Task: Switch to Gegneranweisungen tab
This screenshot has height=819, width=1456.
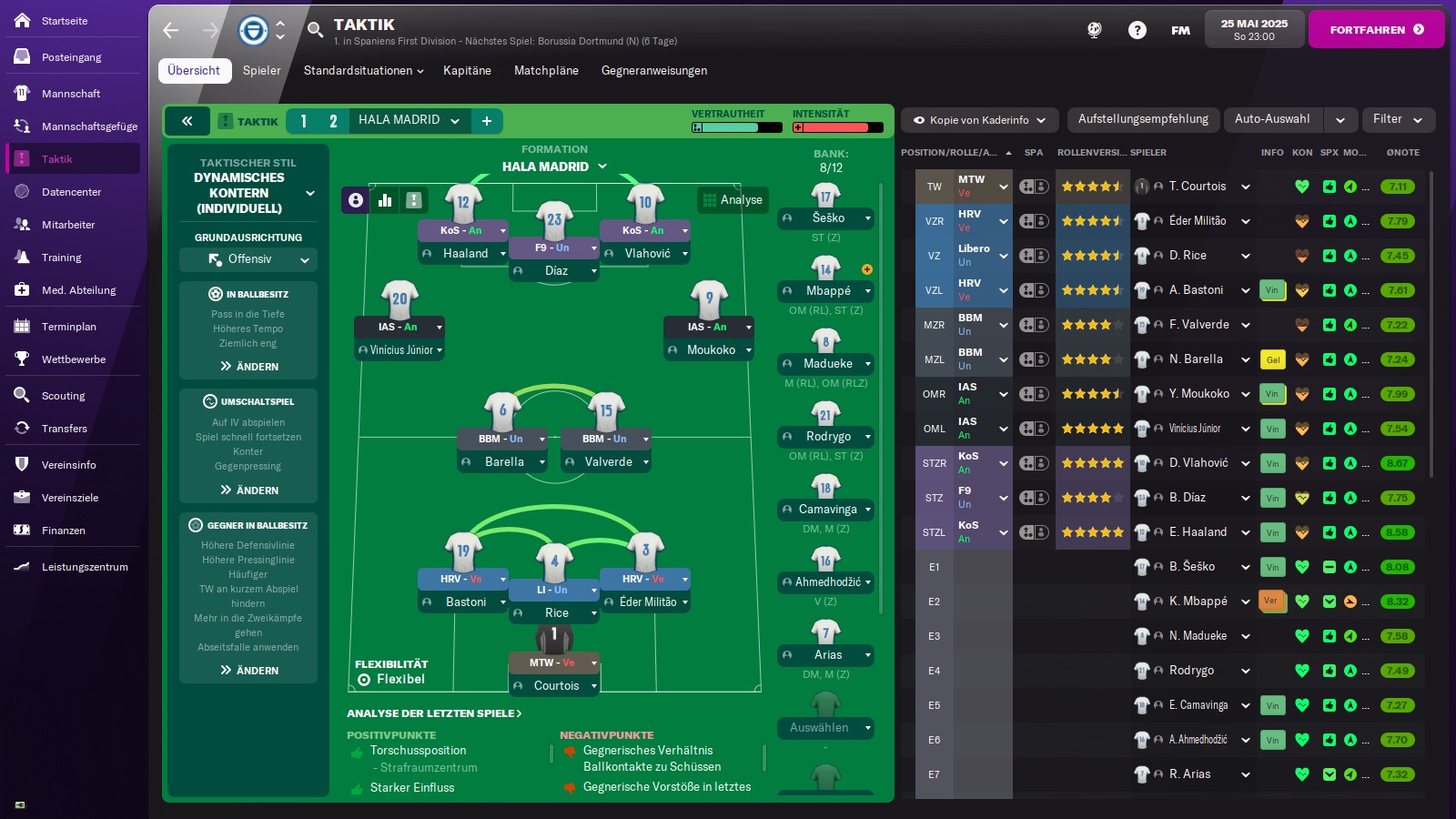Action: tap(653, 71)
